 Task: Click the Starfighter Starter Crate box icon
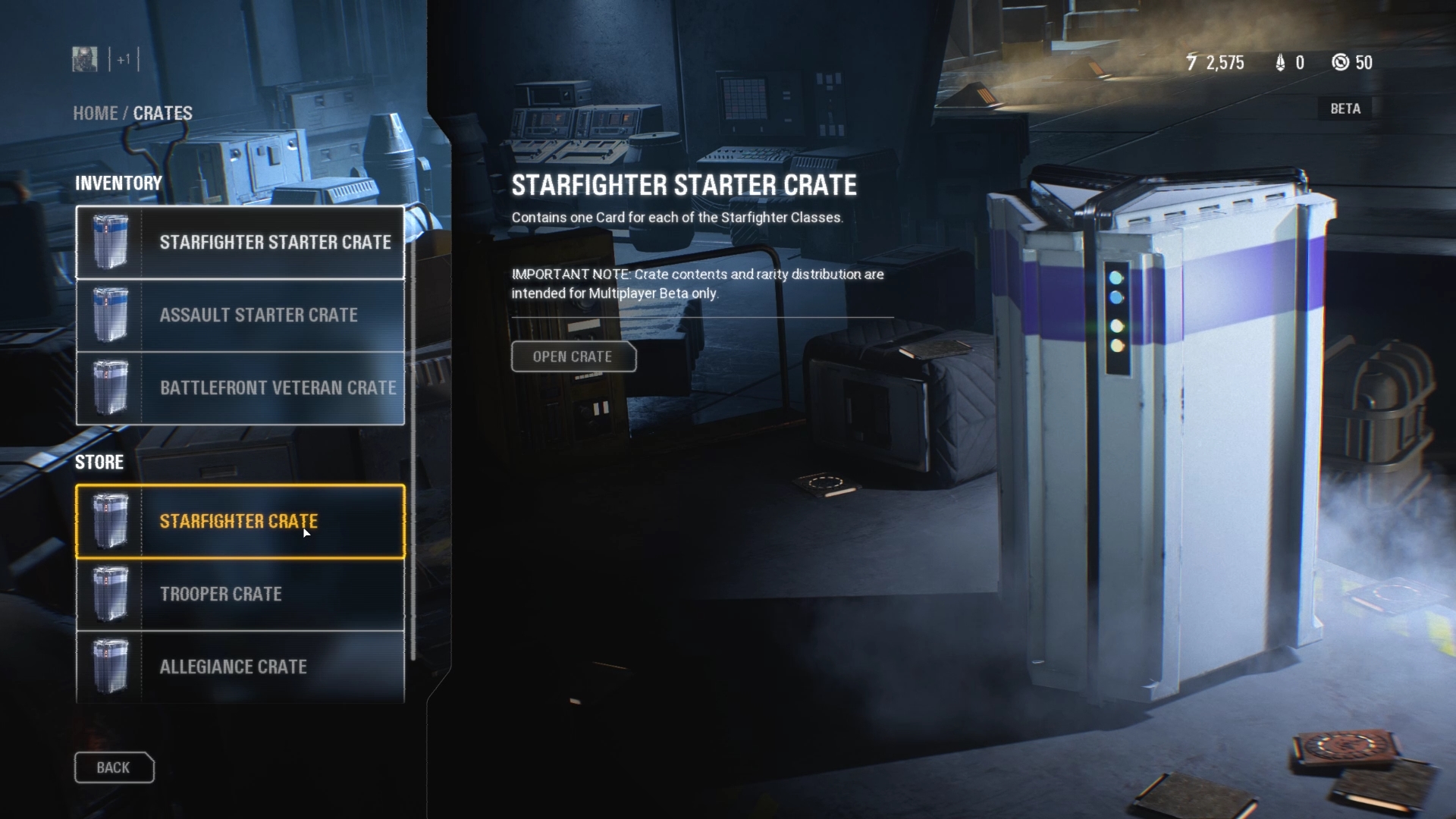(x=111, y=242)
